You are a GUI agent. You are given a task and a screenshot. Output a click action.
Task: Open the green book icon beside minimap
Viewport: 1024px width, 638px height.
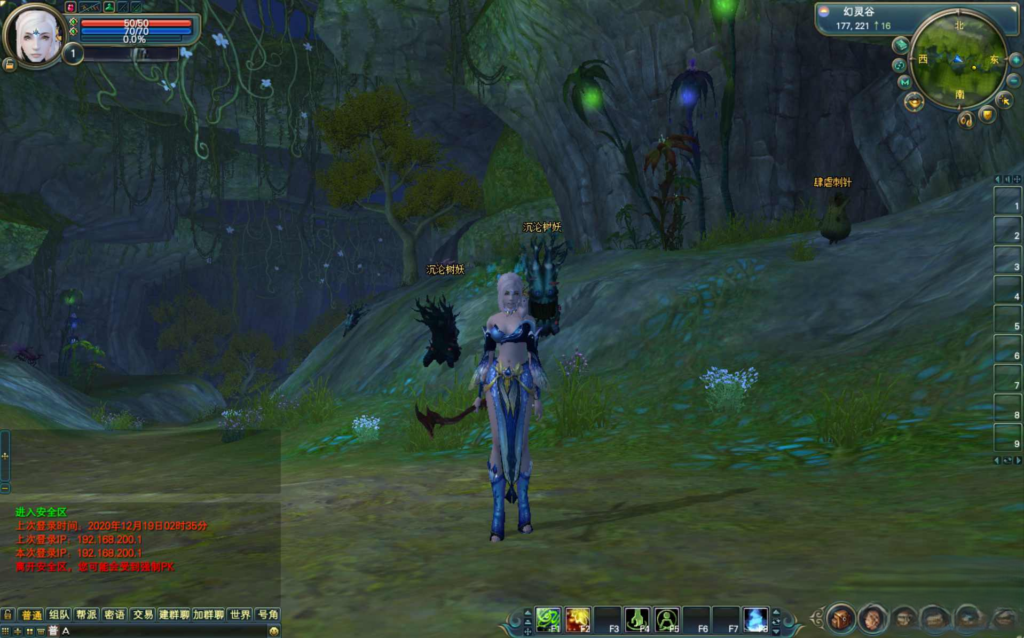[x=900, y=45]
